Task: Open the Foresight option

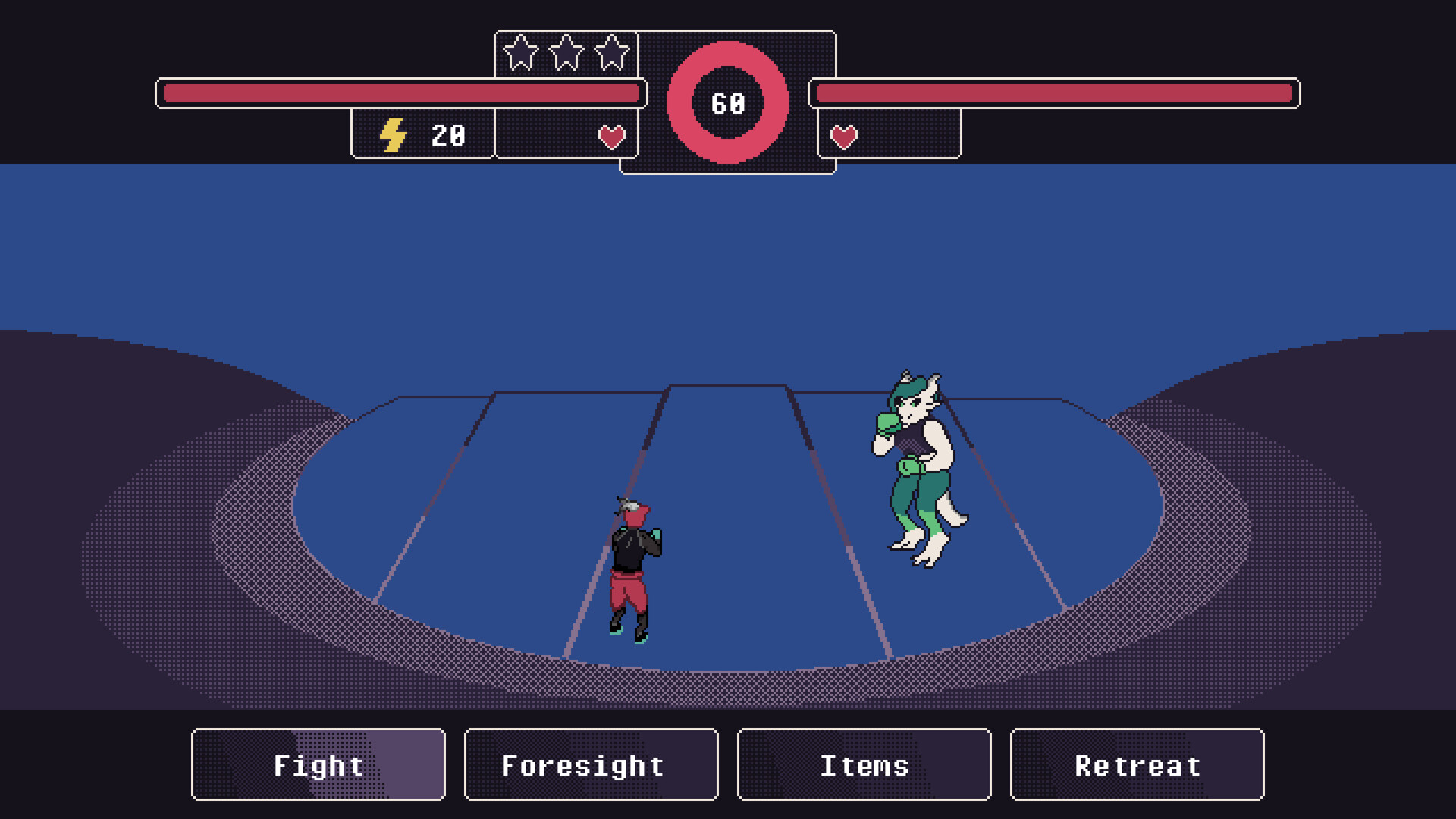Action: tap(591, 764)
